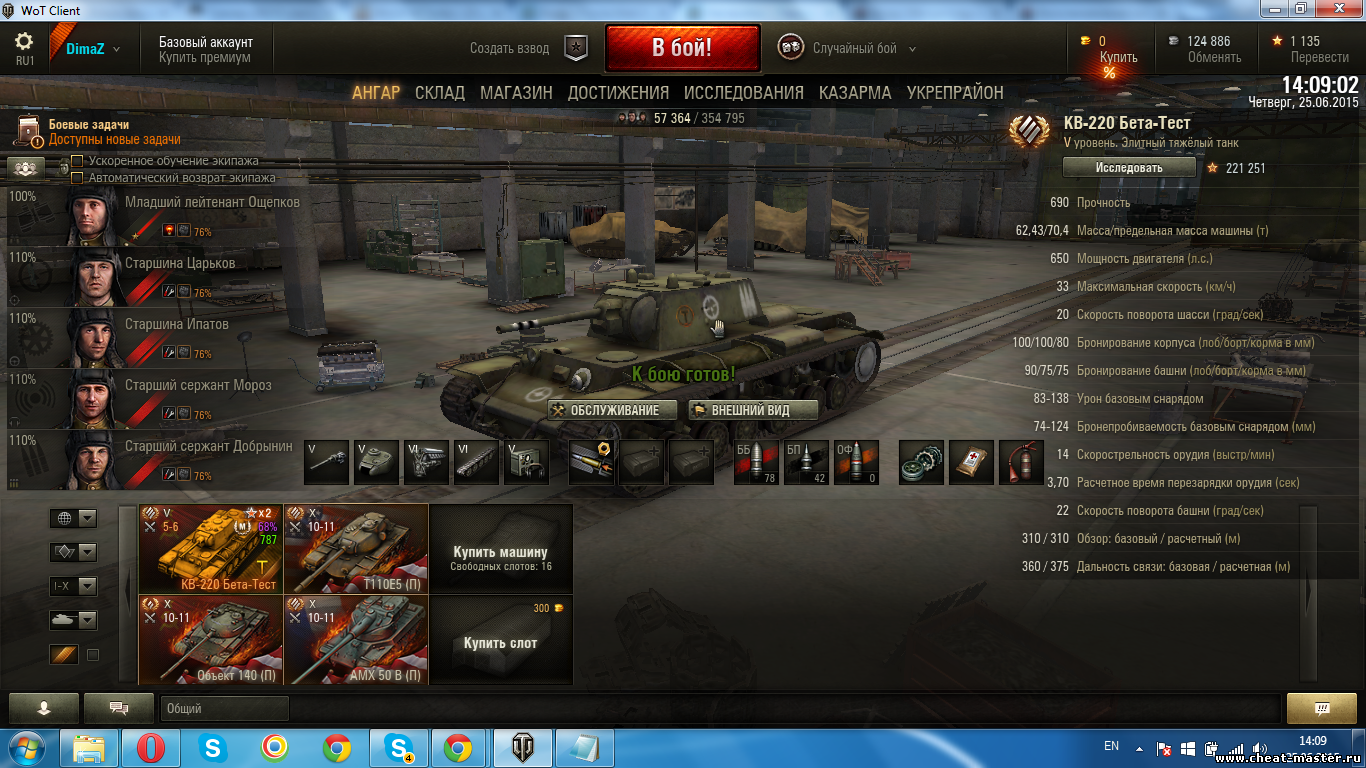The width and height of the screenshot is (1366, 768).
Task: Open the Казарма tab
Action: (x=855, y=93)
